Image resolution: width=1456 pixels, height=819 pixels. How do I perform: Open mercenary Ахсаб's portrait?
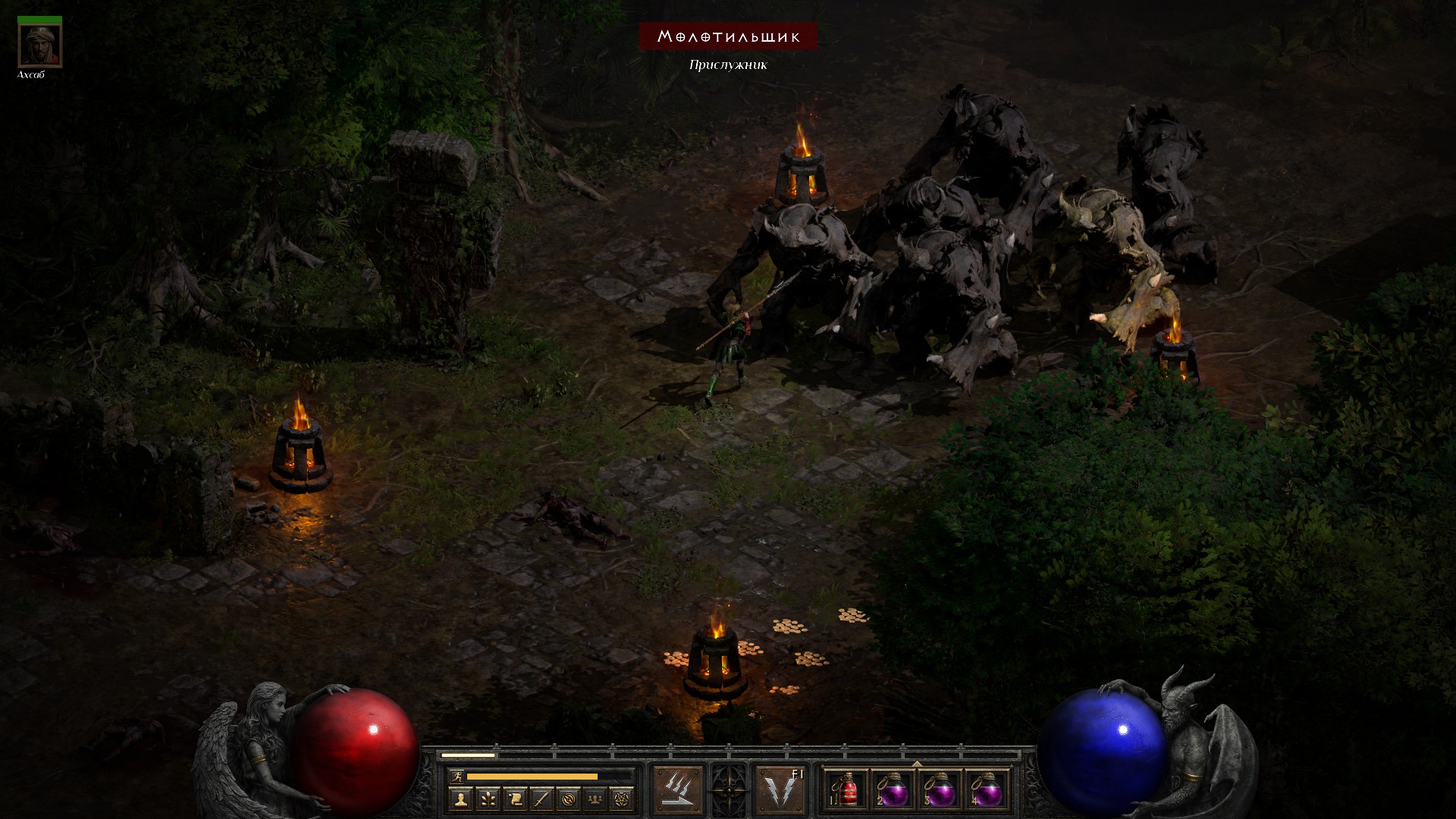39,45
